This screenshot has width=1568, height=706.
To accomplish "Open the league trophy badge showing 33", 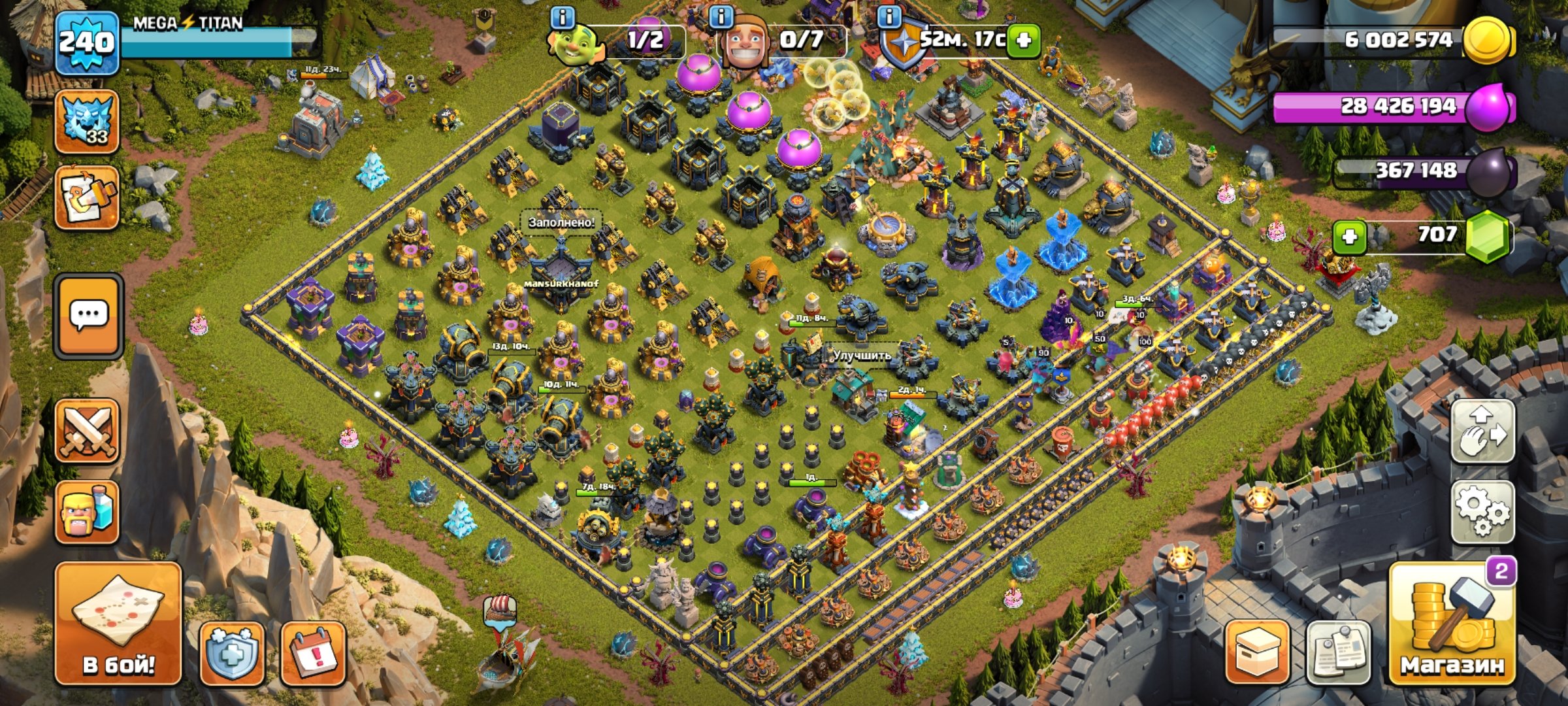I will pos(87,122).
